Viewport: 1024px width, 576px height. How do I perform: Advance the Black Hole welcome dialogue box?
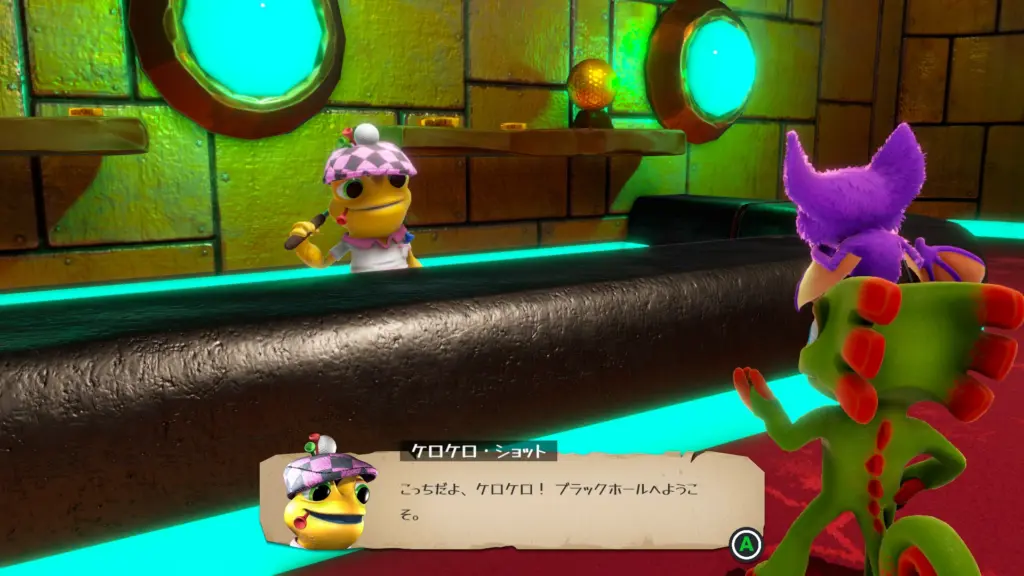743,545
